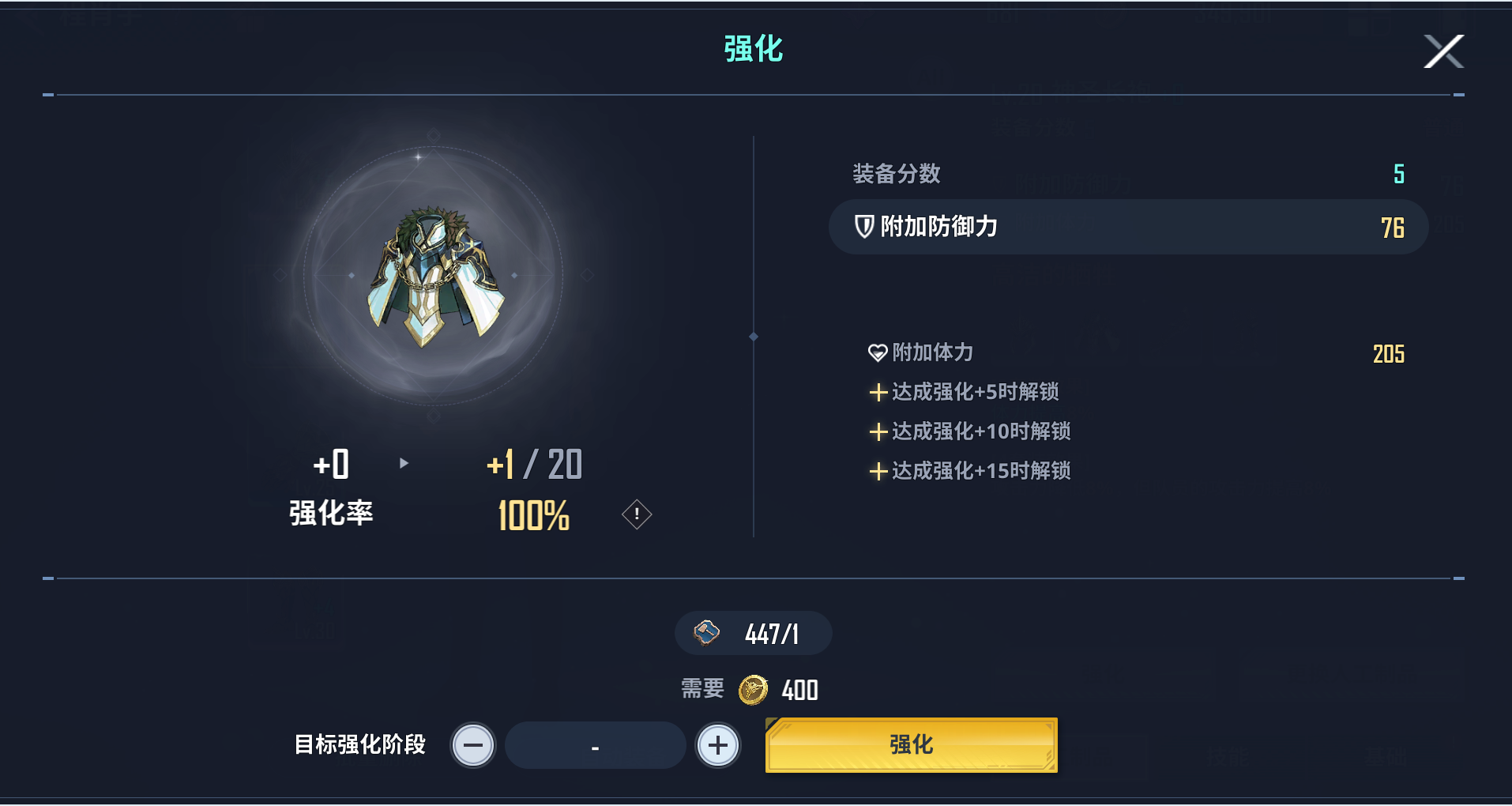Click the plus icon beside 达成强化+15时解锁
1512x806 pixels.
[878, 472]
